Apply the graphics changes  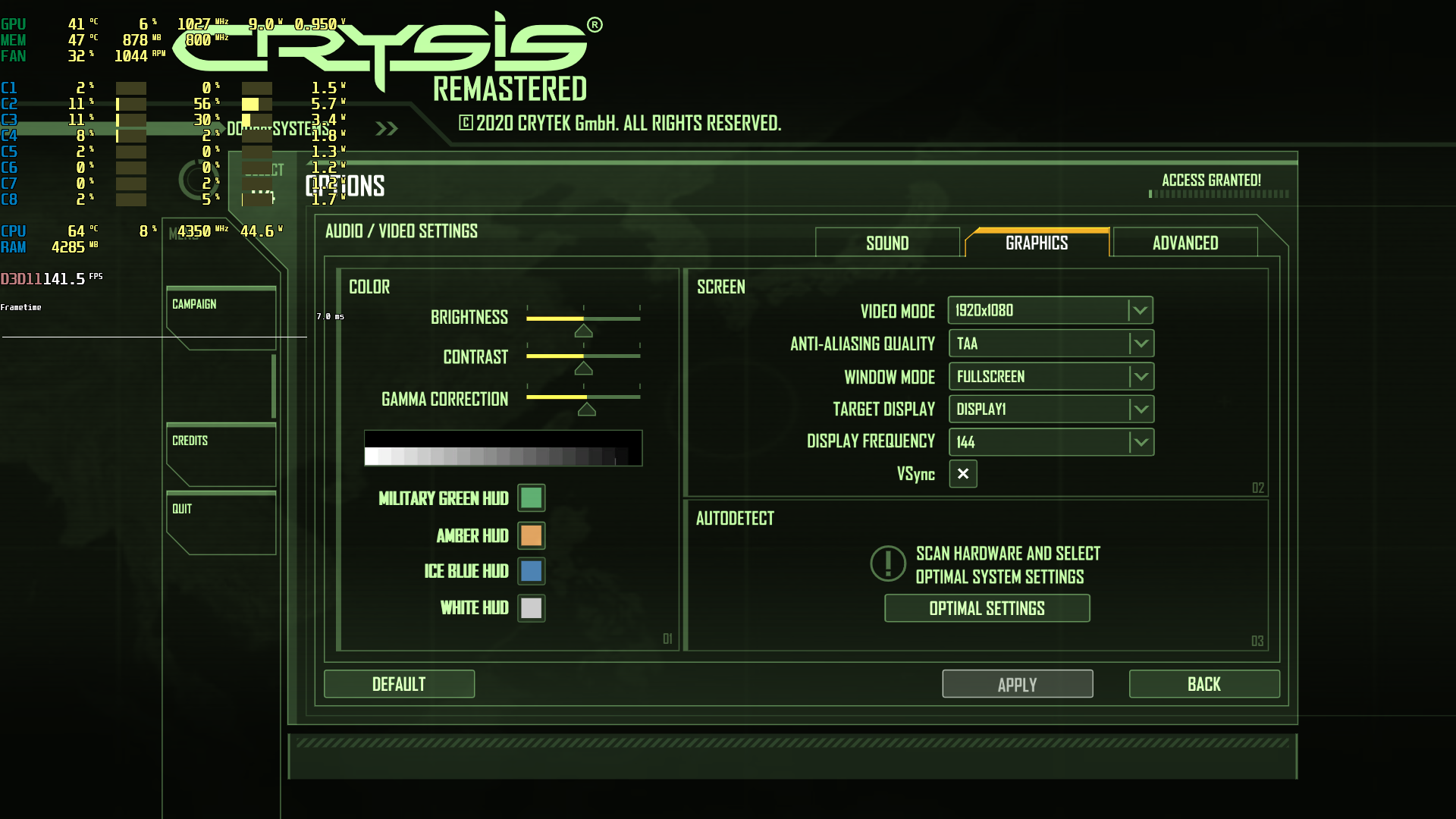click(1017, 684)
